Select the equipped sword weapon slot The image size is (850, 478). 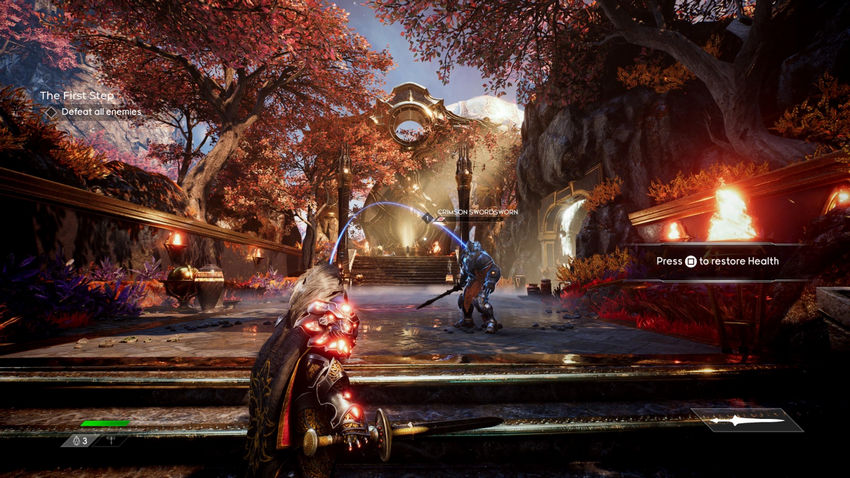tap(746, 420)
